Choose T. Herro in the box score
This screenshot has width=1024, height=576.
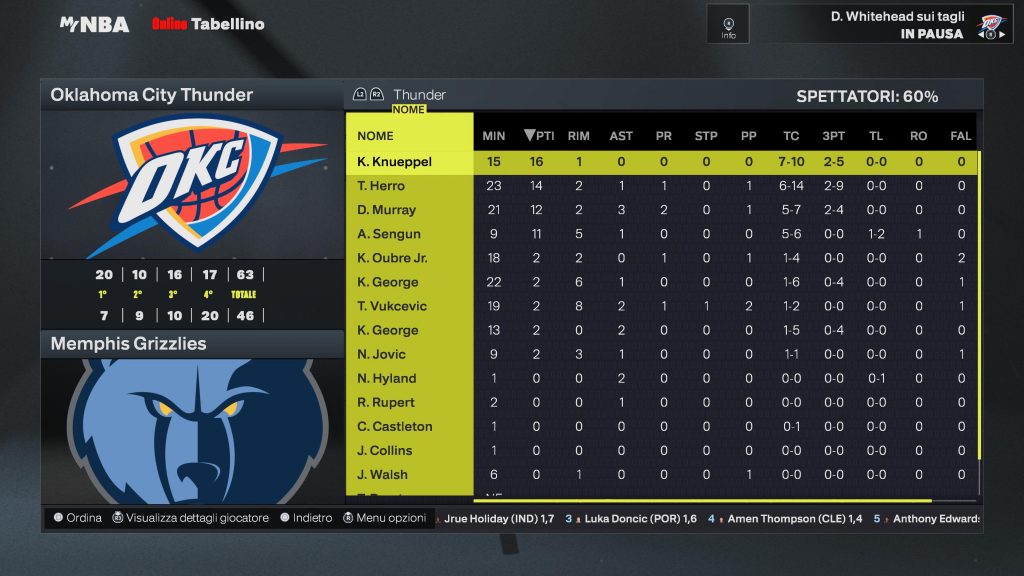click(x=381, y=186)
